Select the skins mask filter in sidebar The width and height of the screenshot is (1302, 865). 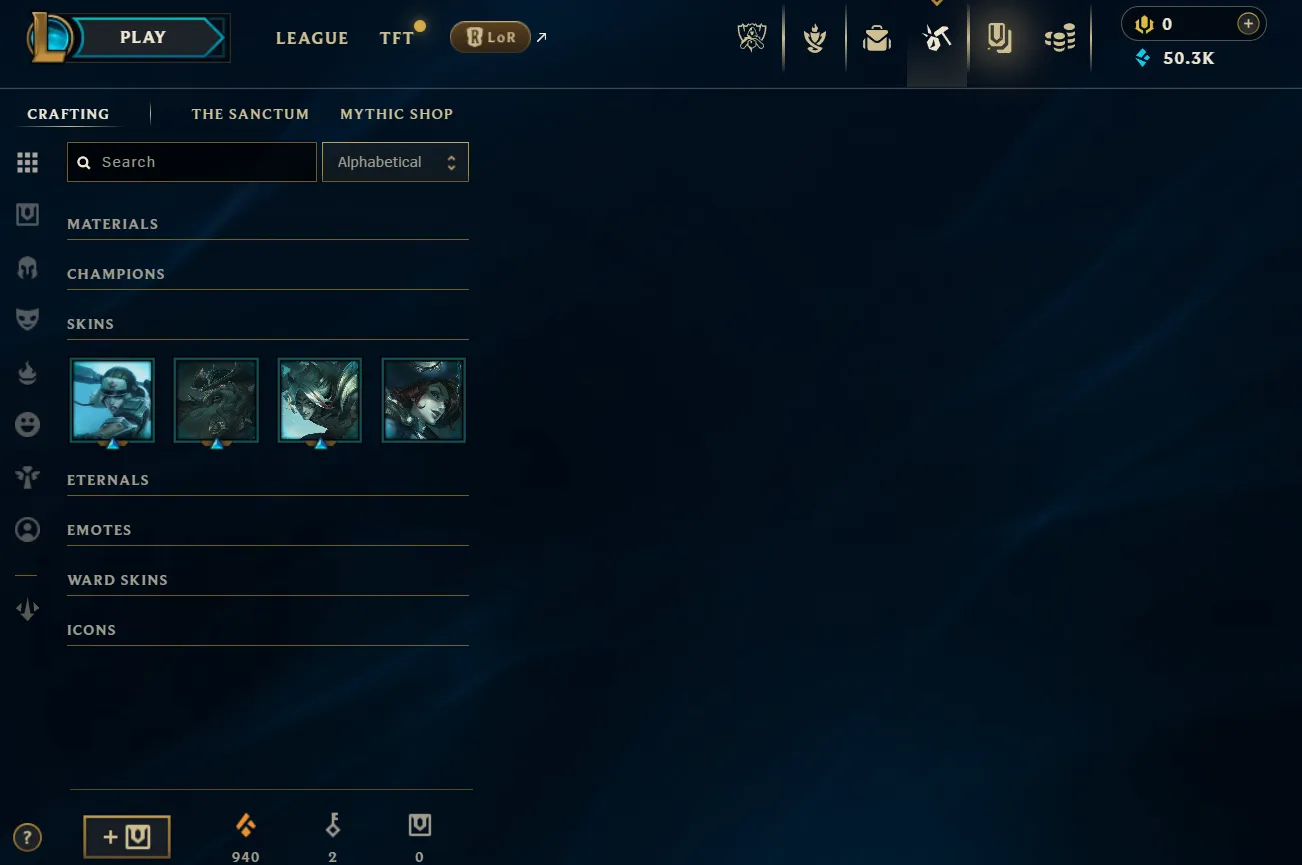pos(27,319)
